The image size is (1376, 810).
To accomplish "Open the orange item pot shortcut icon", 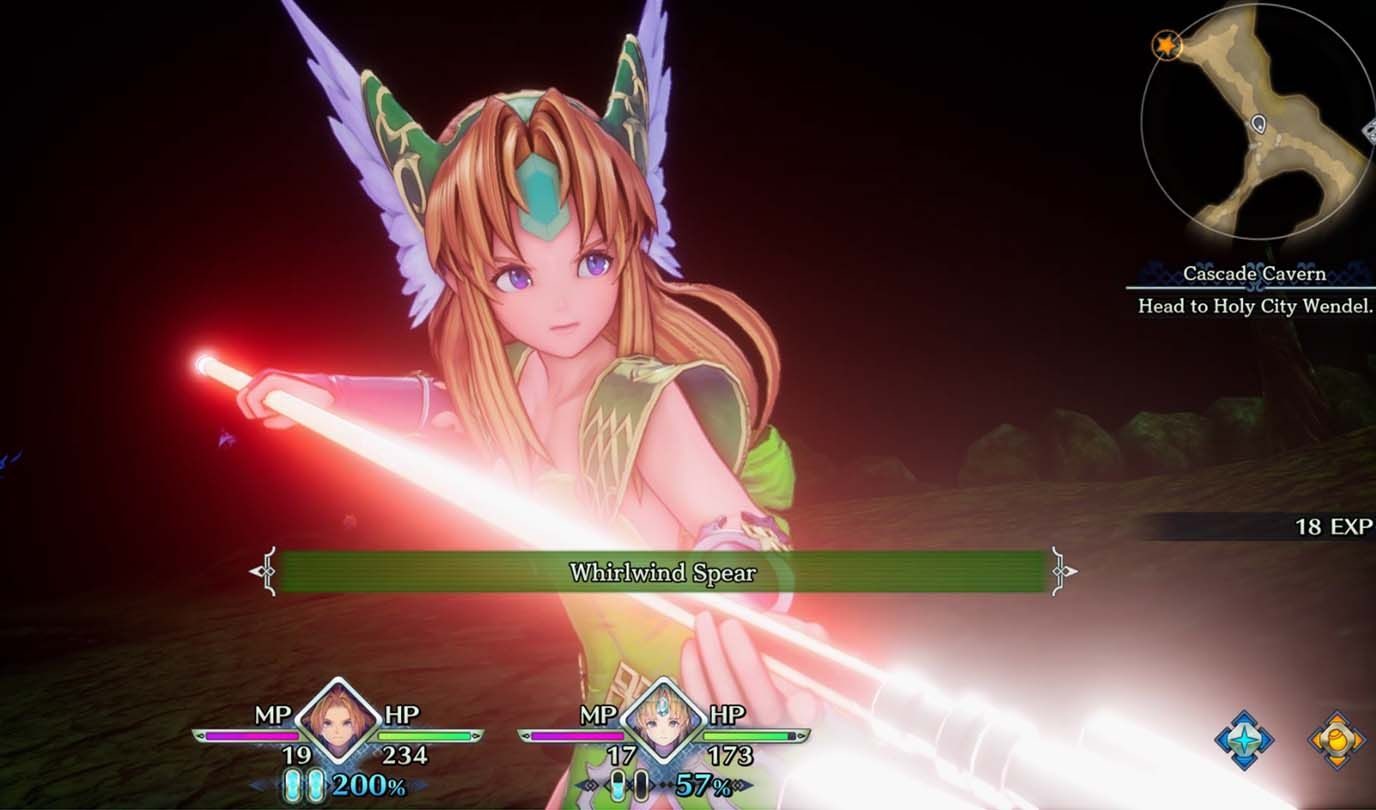I will point(1337,741).
